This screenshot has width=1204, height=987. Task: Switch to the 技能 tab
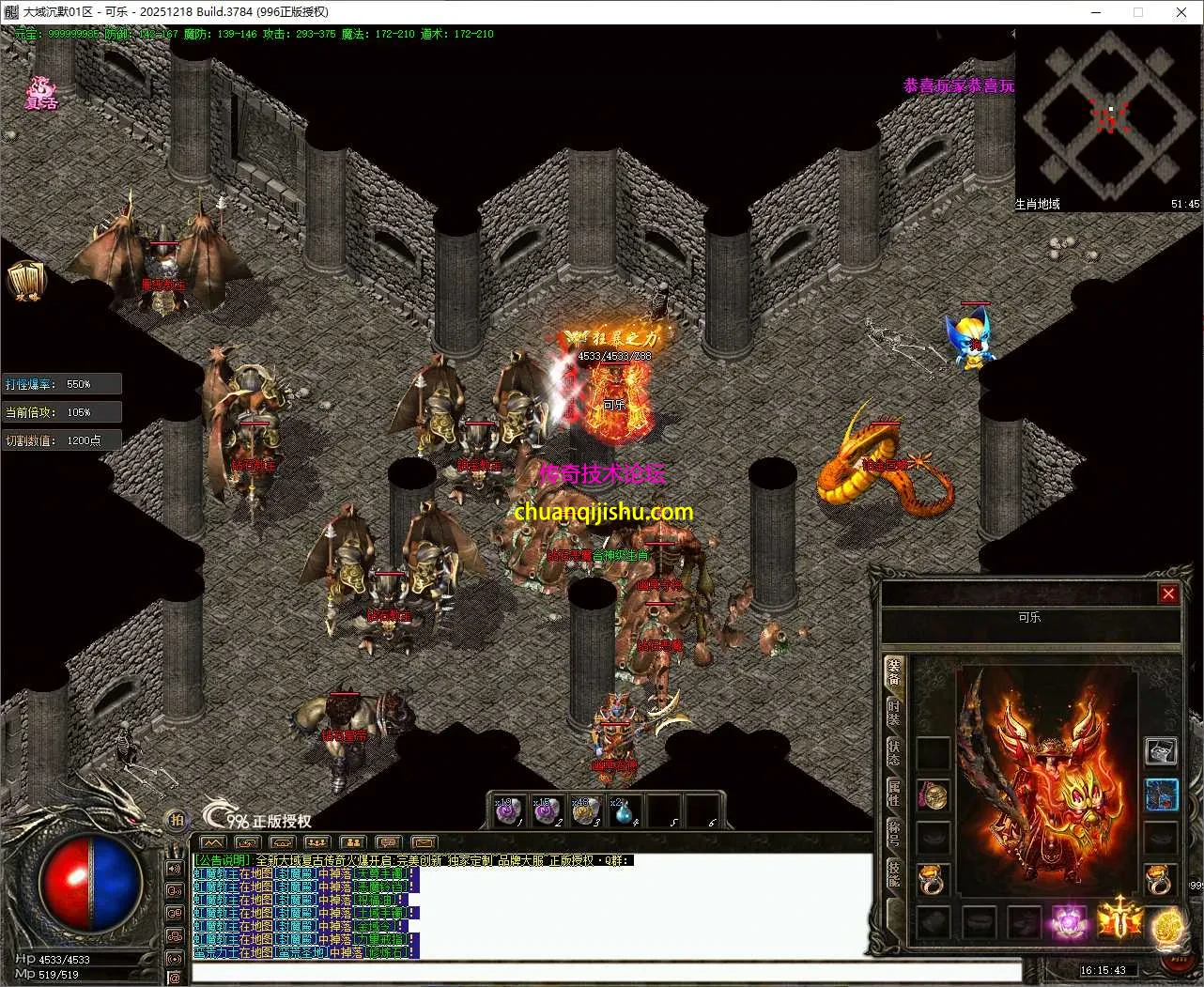[894, 873]
